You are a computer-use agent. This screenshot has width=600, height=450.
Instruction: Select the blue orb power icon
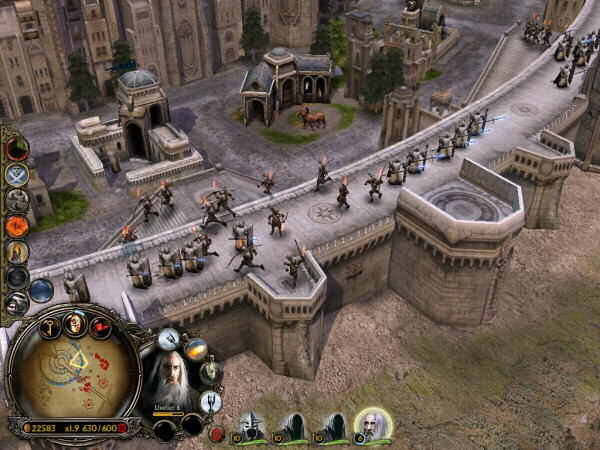[41, 290]
